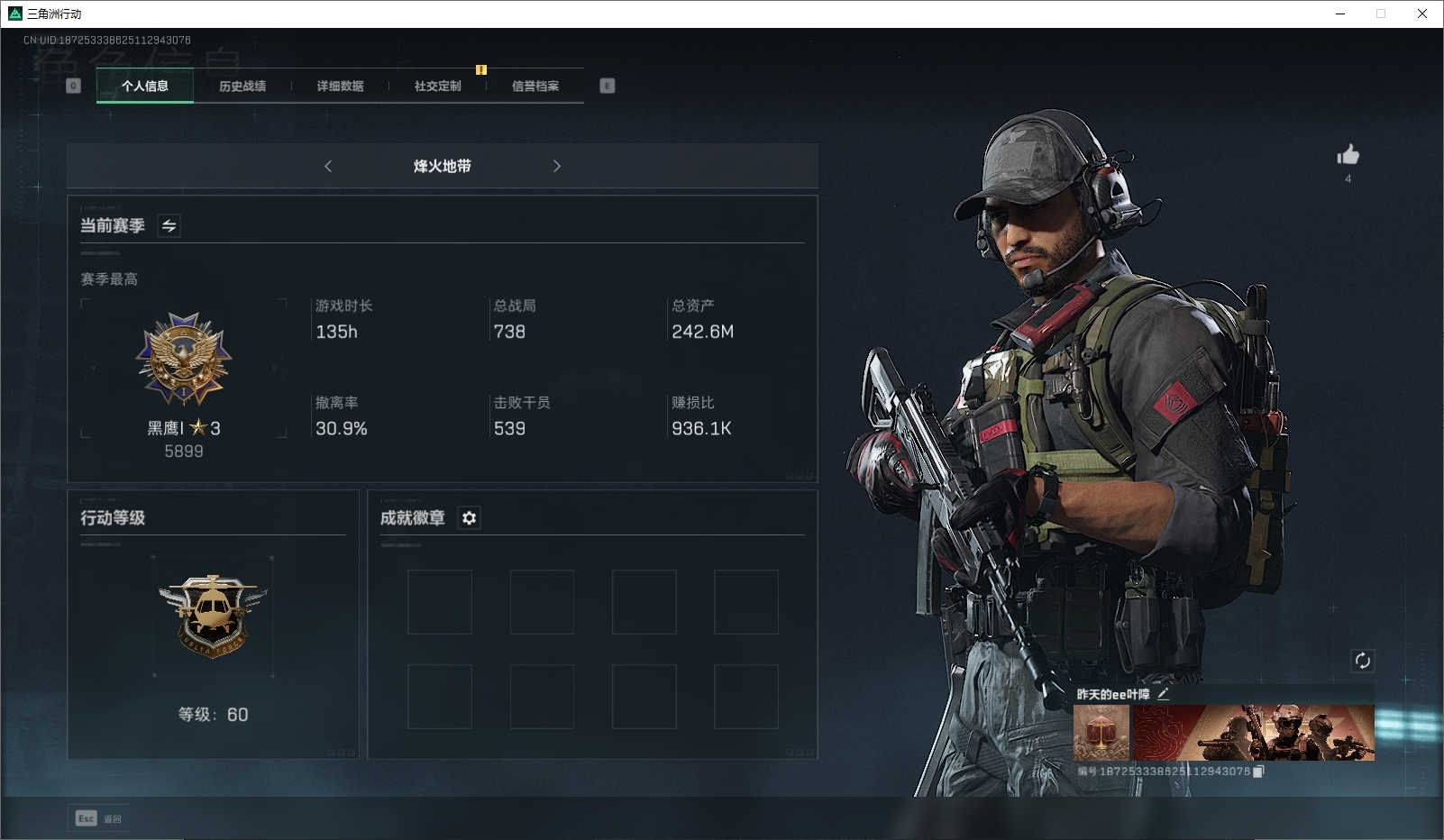Give a thumbs-up like to this profile

1348,156
